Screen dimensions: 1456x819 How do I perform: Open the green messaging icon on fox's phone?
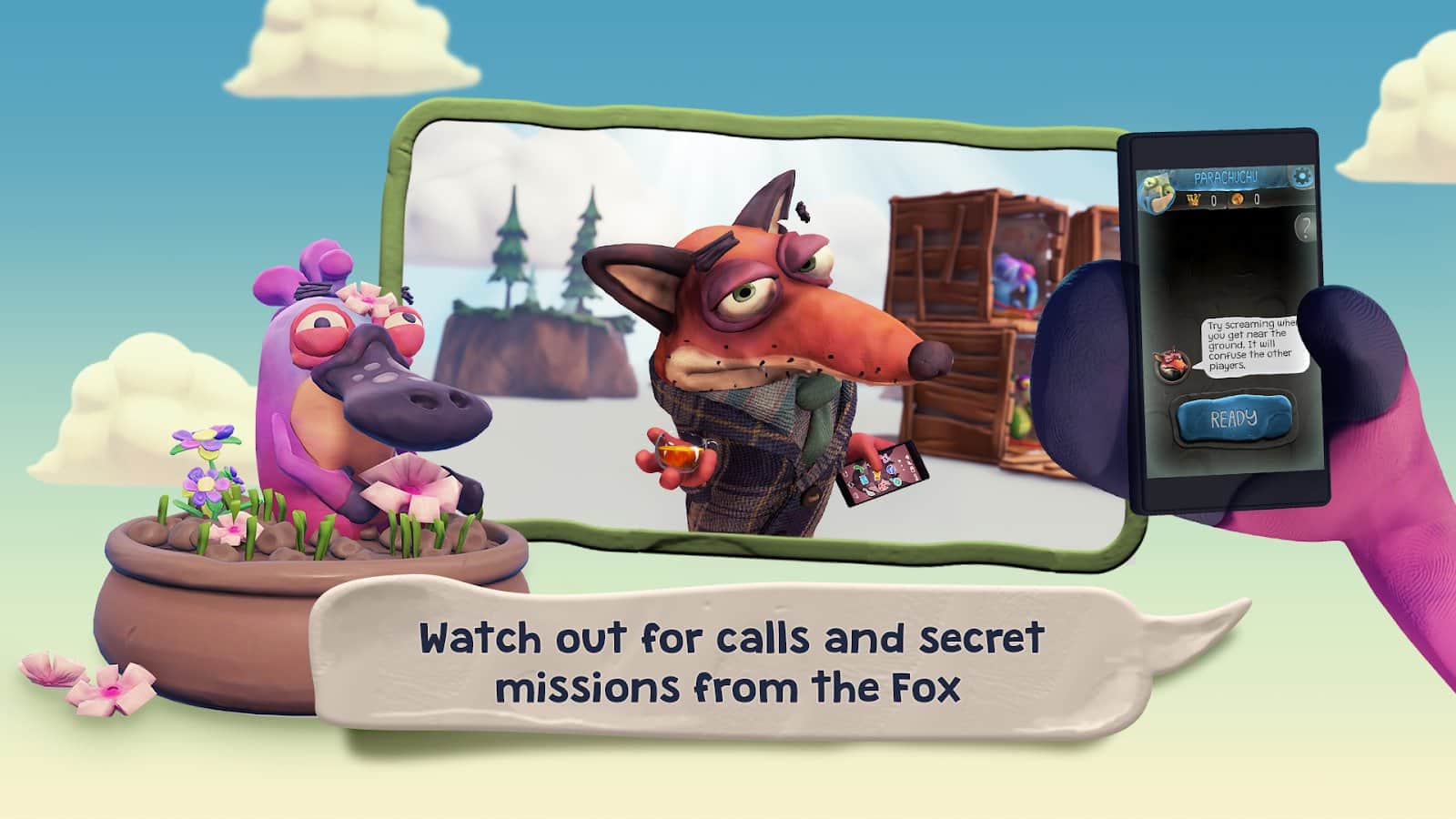pos(897,481)
